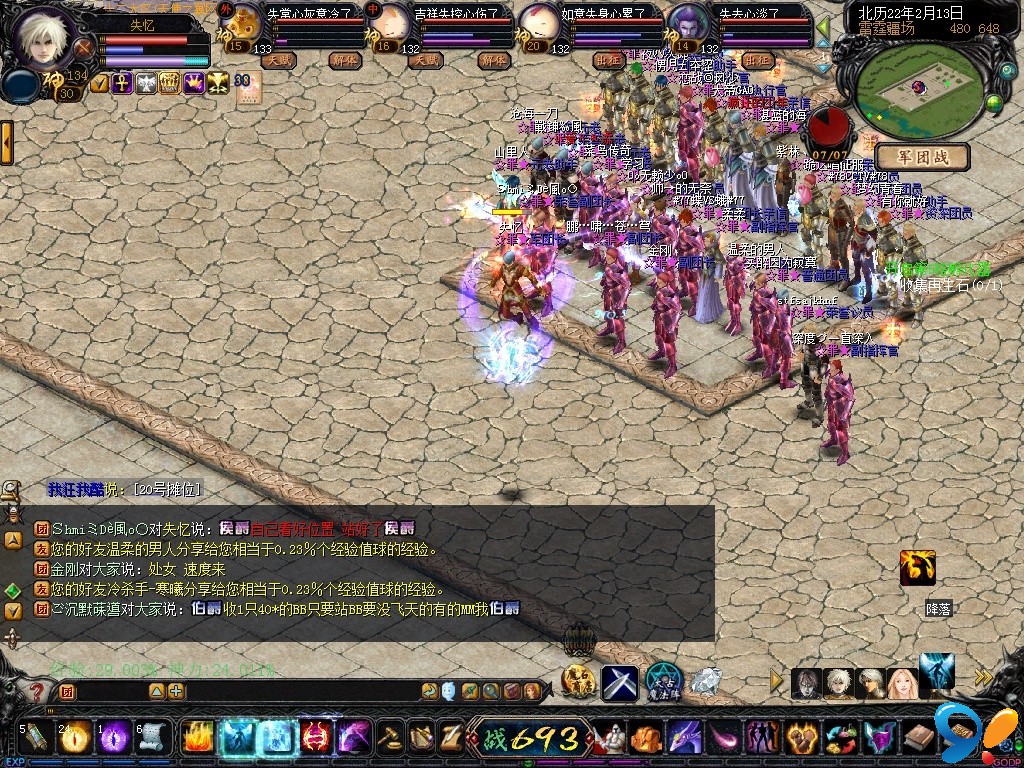The image size is (1024, 768).
Task: Click the 军团战 legion war button
Action: click(922, 157)
